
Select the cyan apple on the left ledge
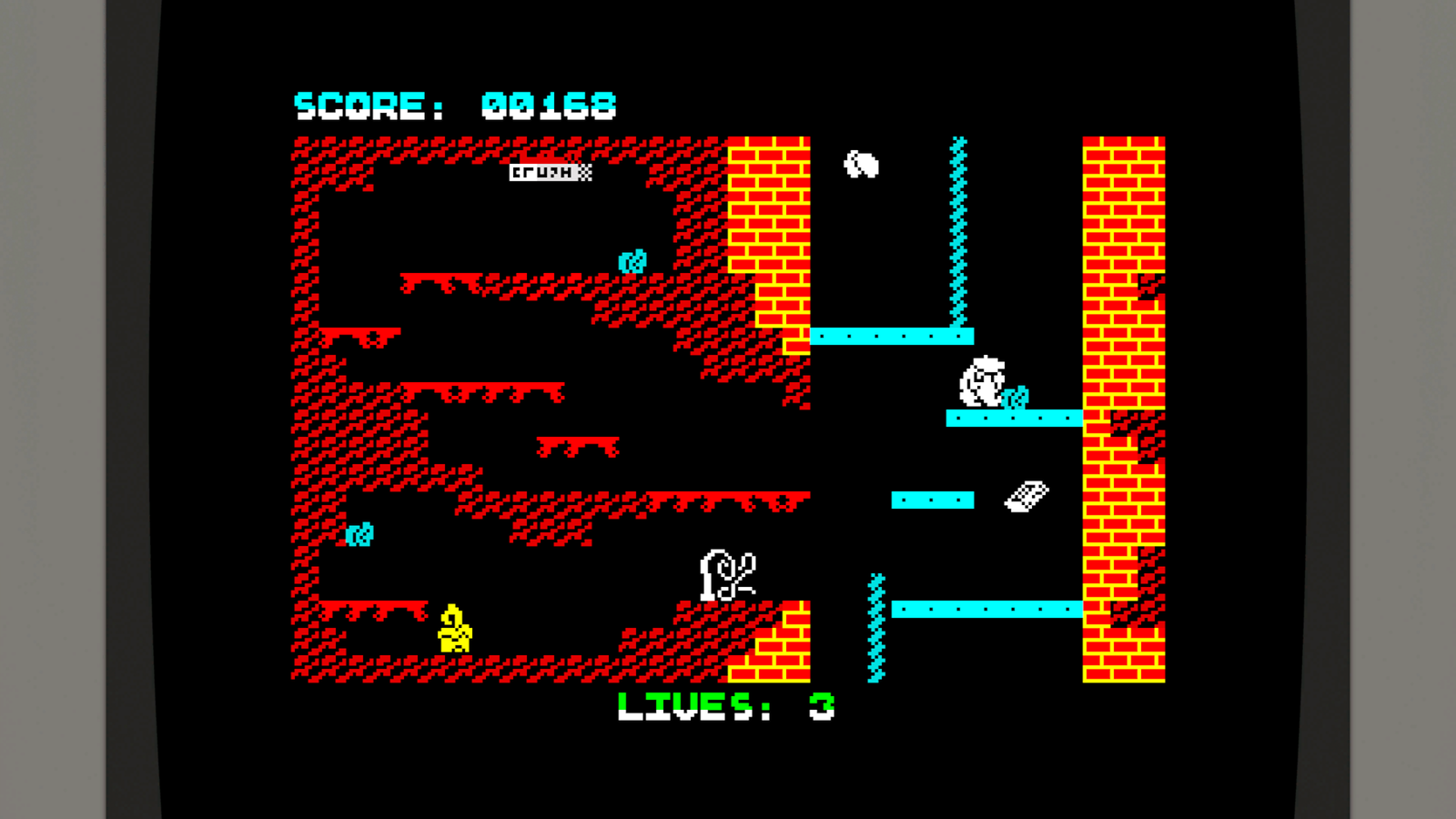(x=361, y=536)
